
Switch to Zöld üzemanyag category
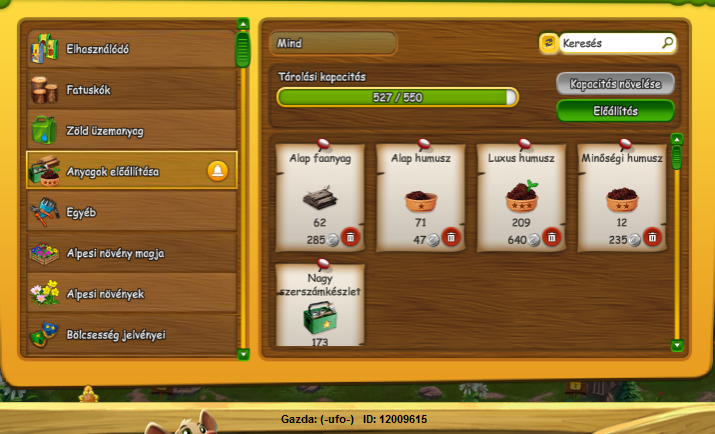pos(131,131)
